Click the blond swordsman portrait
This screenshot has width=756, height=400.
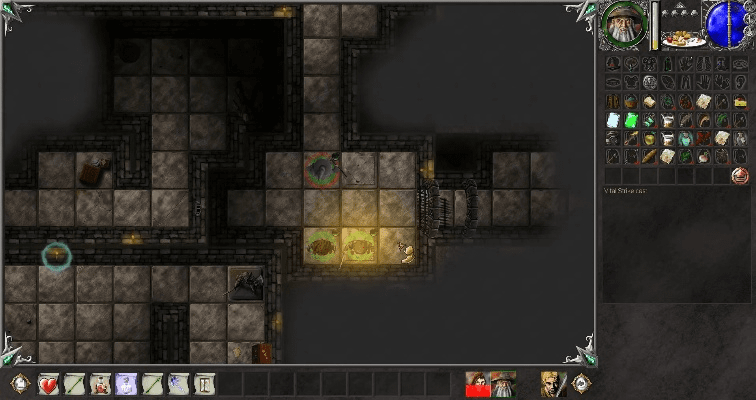[551, 383]
